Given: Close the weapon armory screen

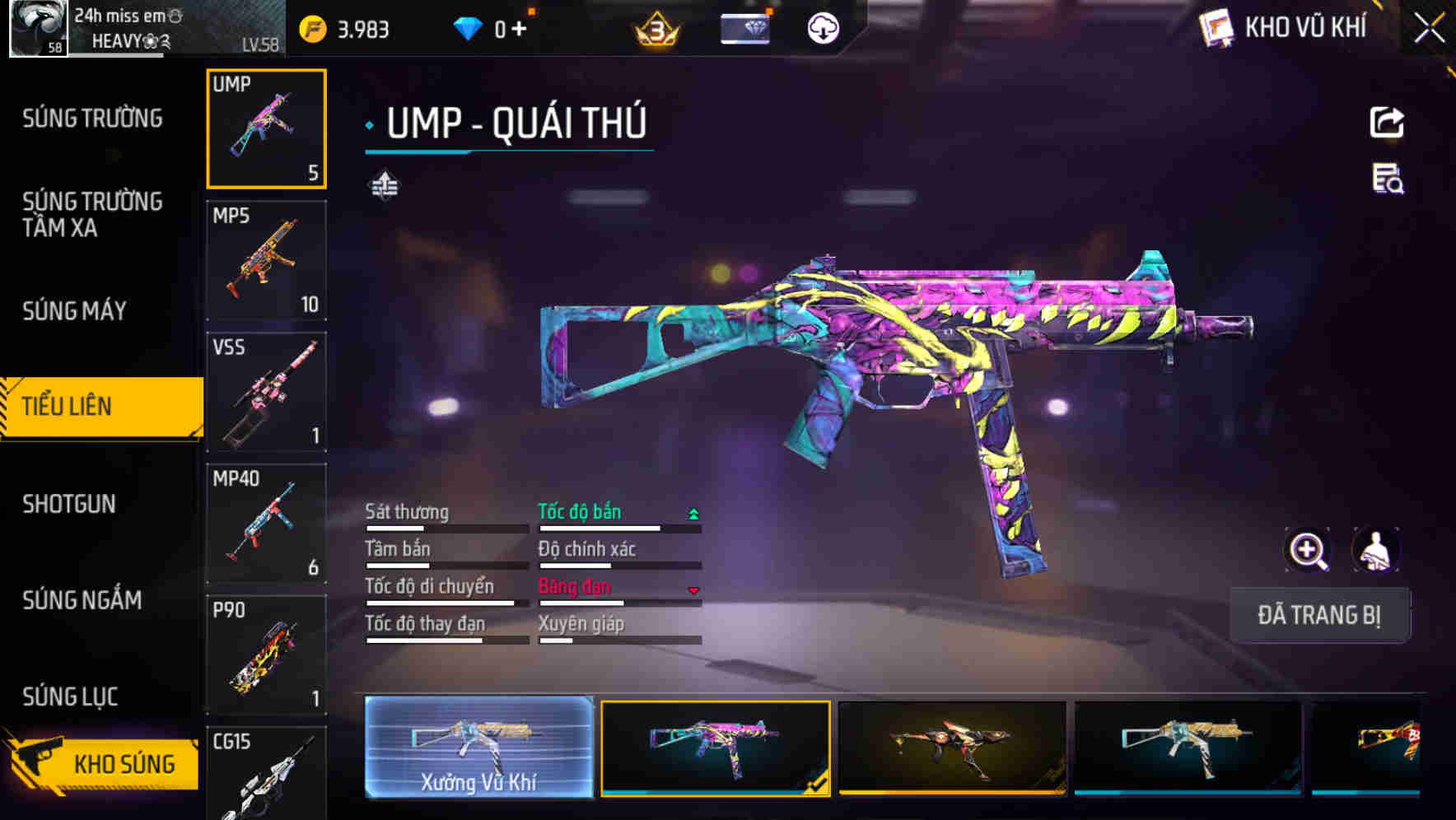Looking at the screenshot, I should tap(1429, 29).
